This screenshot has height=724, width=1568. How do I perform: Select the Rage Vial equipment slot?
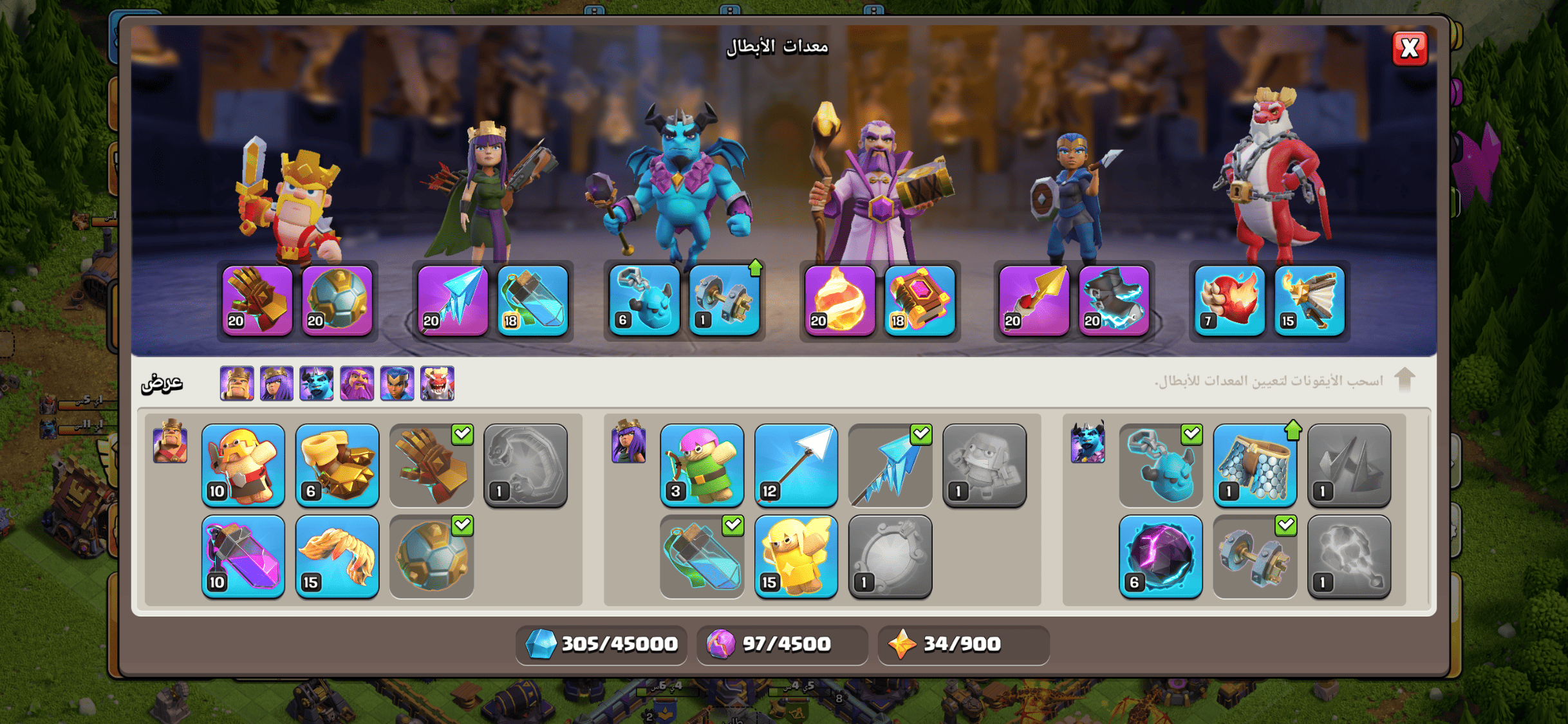coord(243,557)
